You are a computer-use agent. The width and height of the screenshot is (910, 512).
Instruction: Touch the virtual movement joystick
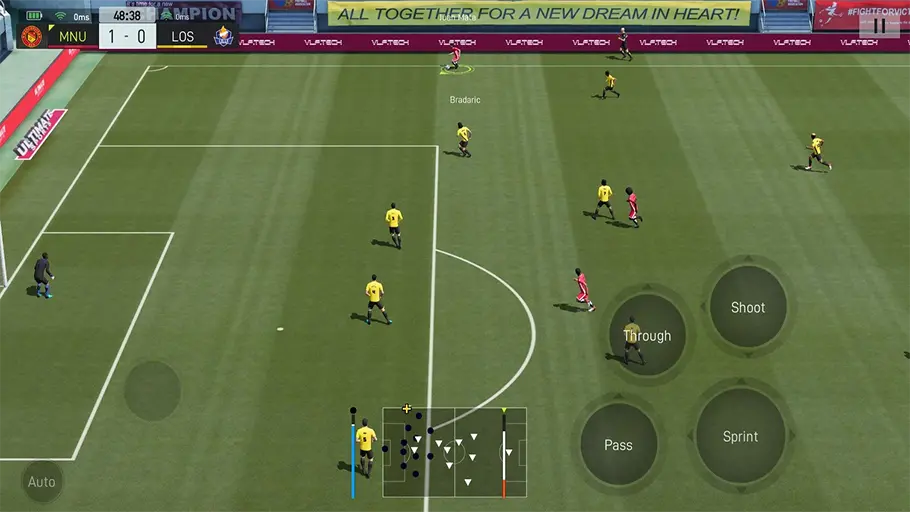pyautogui.click(x=152, y=390)
